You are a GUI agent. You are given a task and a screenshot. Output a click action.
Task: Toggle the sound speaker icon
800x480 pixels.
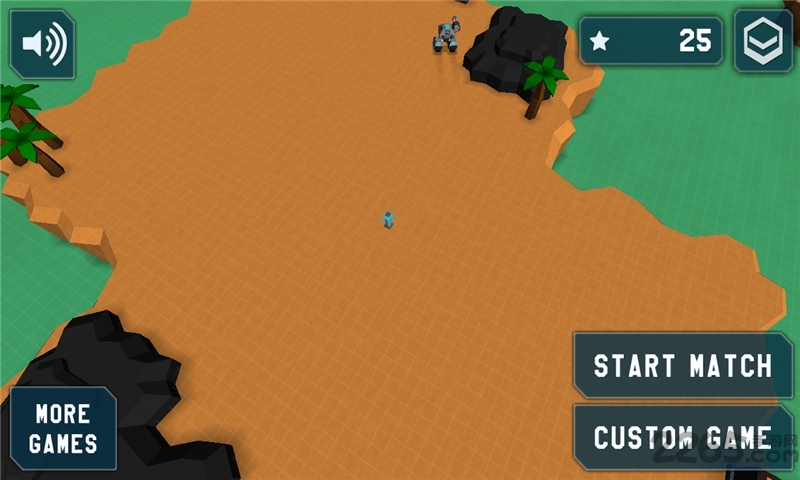(x=43, y=44)
